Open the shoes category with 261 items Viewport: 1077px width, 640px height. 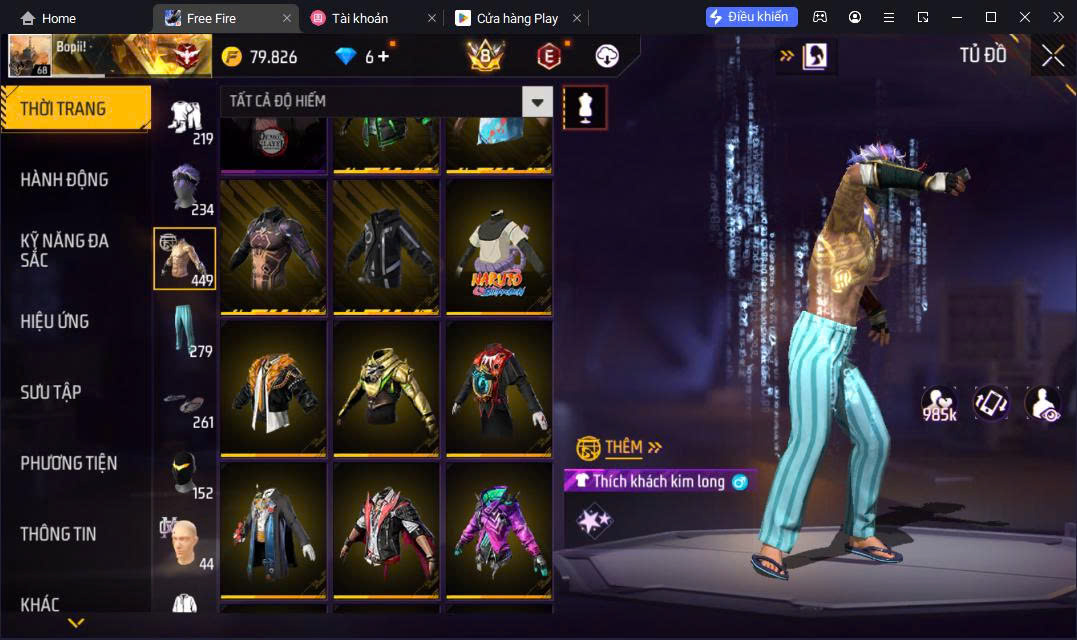[x=185, y=405]
